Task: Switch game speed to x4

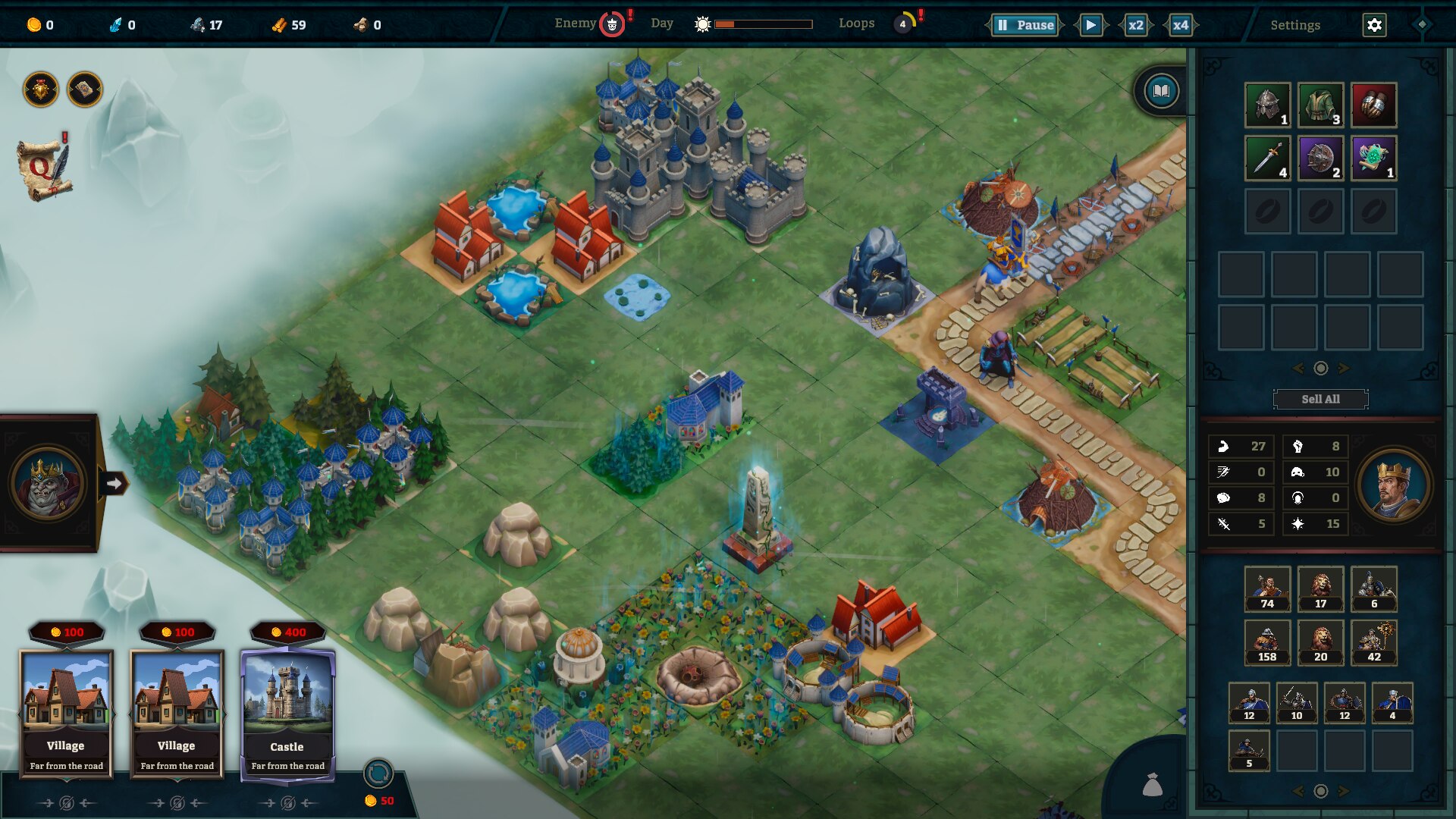Action: 1180,25
